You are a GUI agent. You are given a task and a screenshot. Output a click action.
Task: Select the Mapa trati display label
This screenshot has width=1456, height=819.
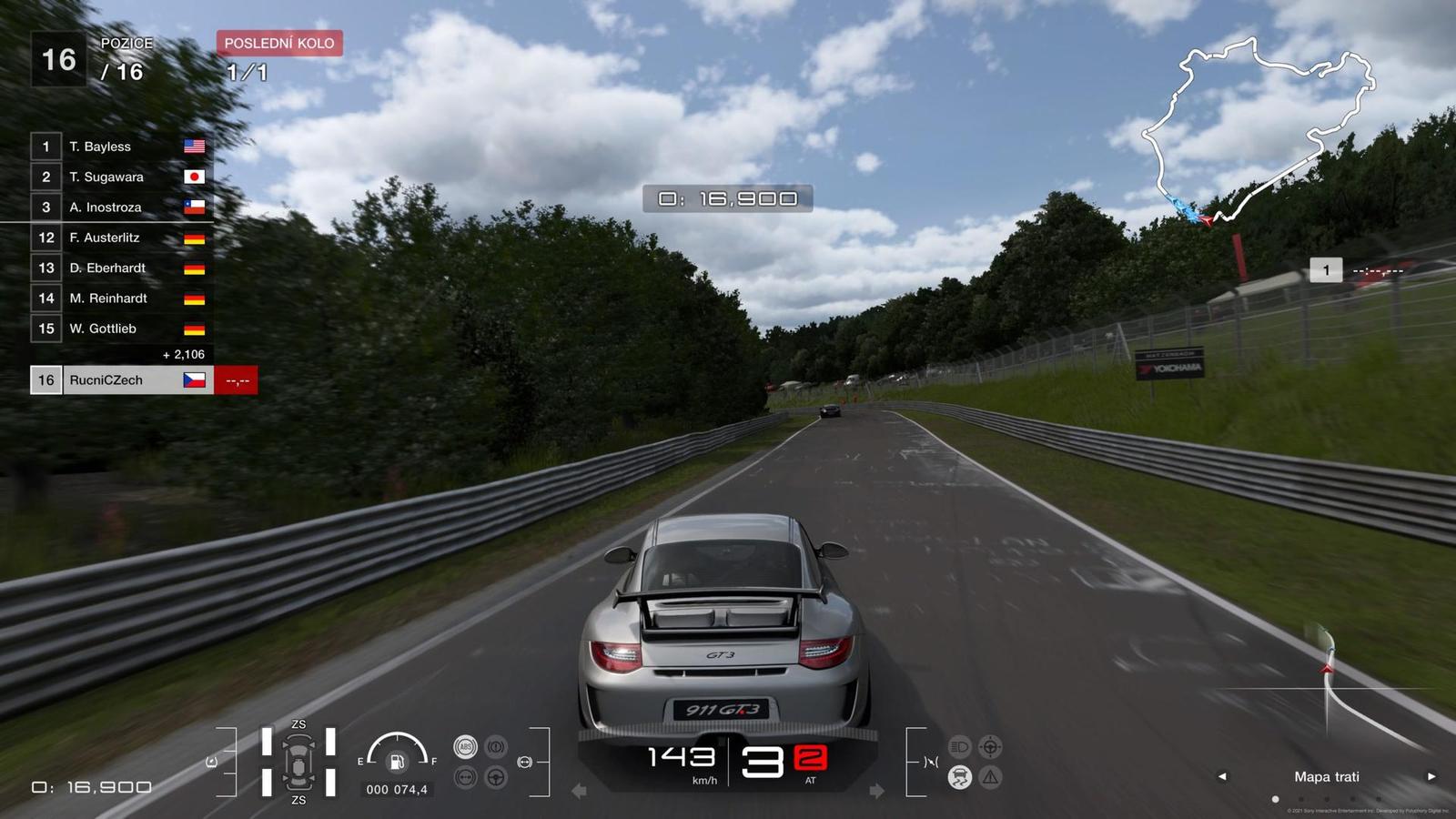1326,776
